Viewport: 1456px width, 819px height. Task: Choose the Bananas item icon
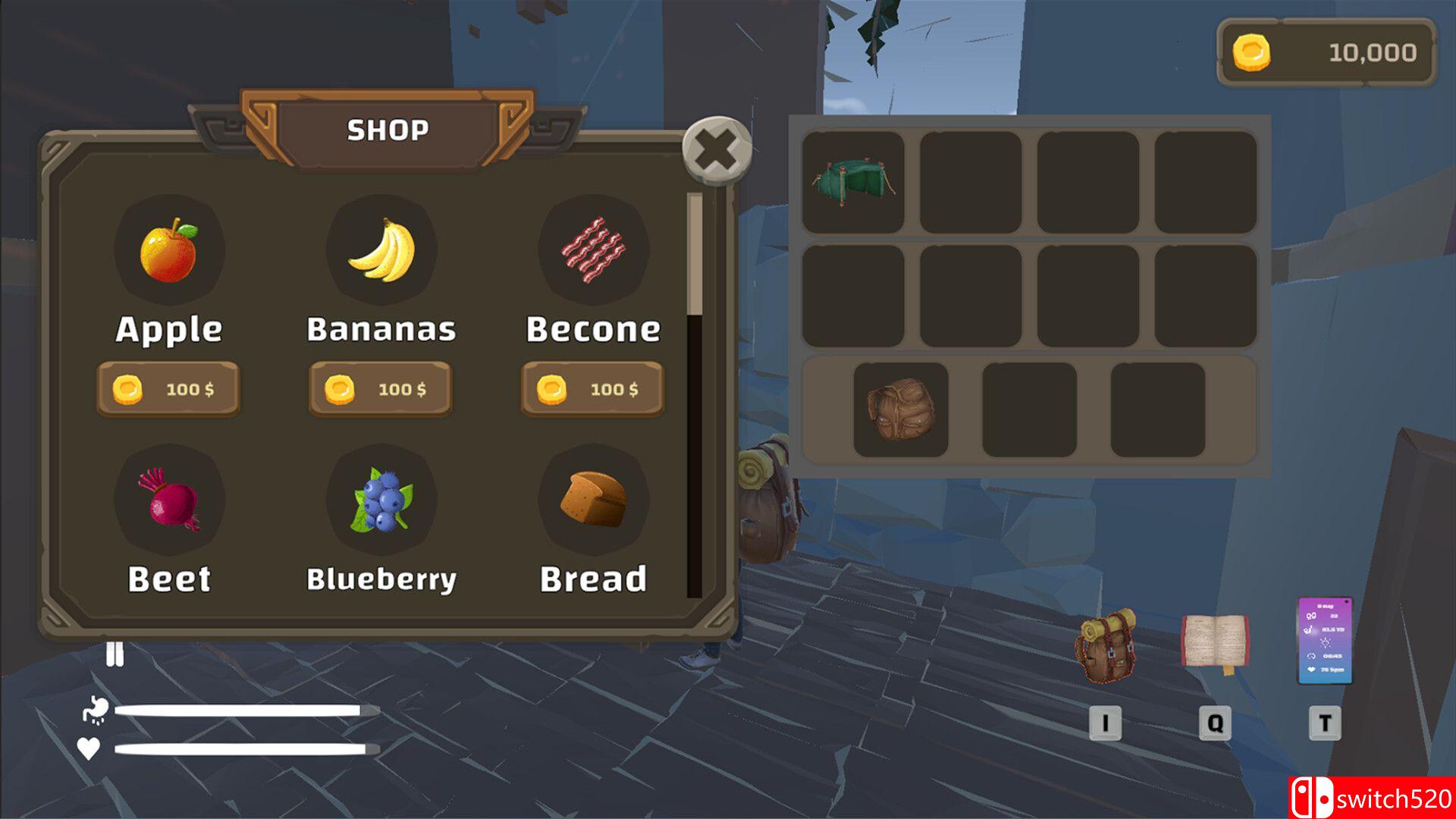(381, 250)
